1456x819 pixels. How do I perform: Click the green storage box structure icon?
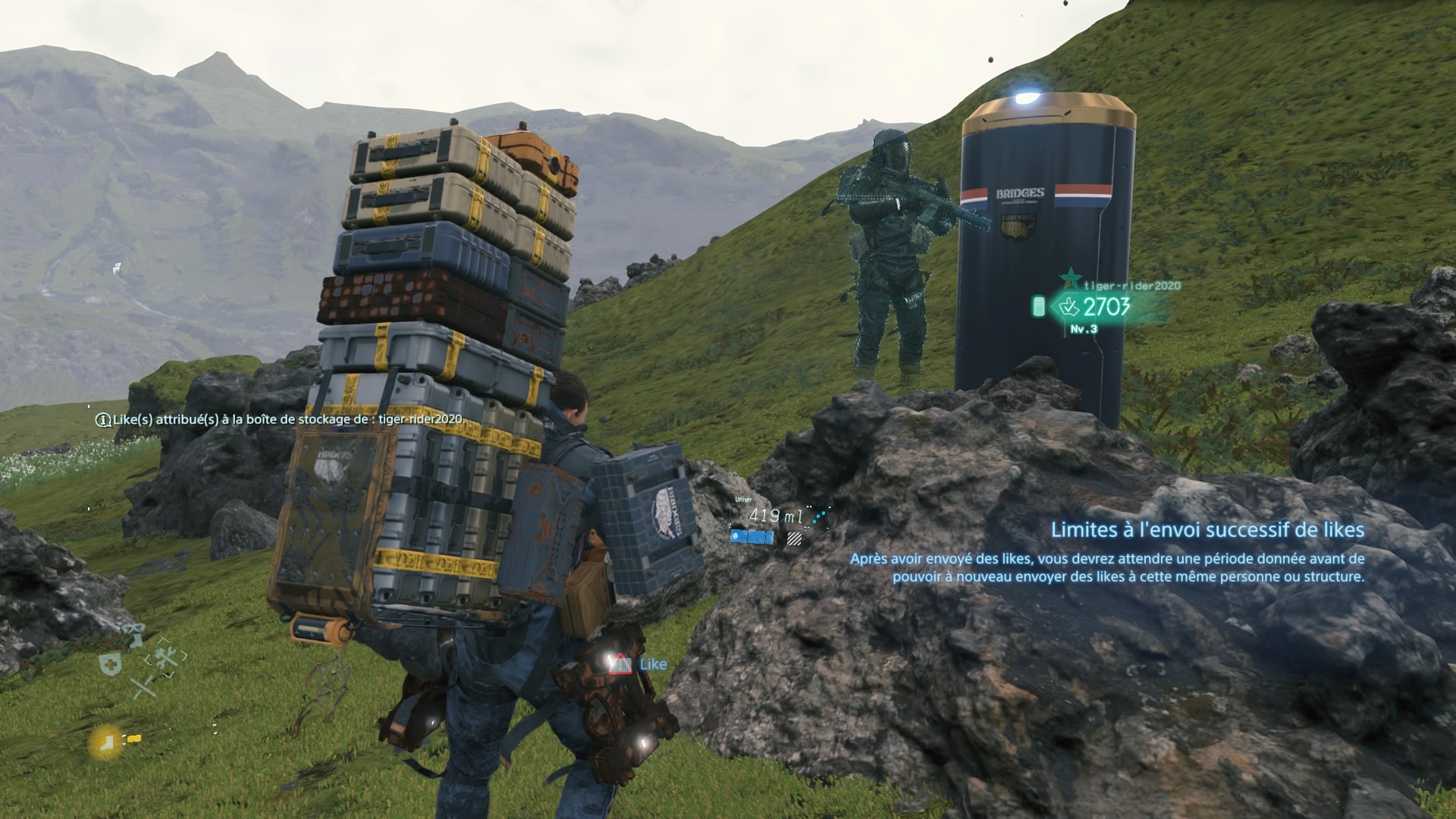(1038, 307)
